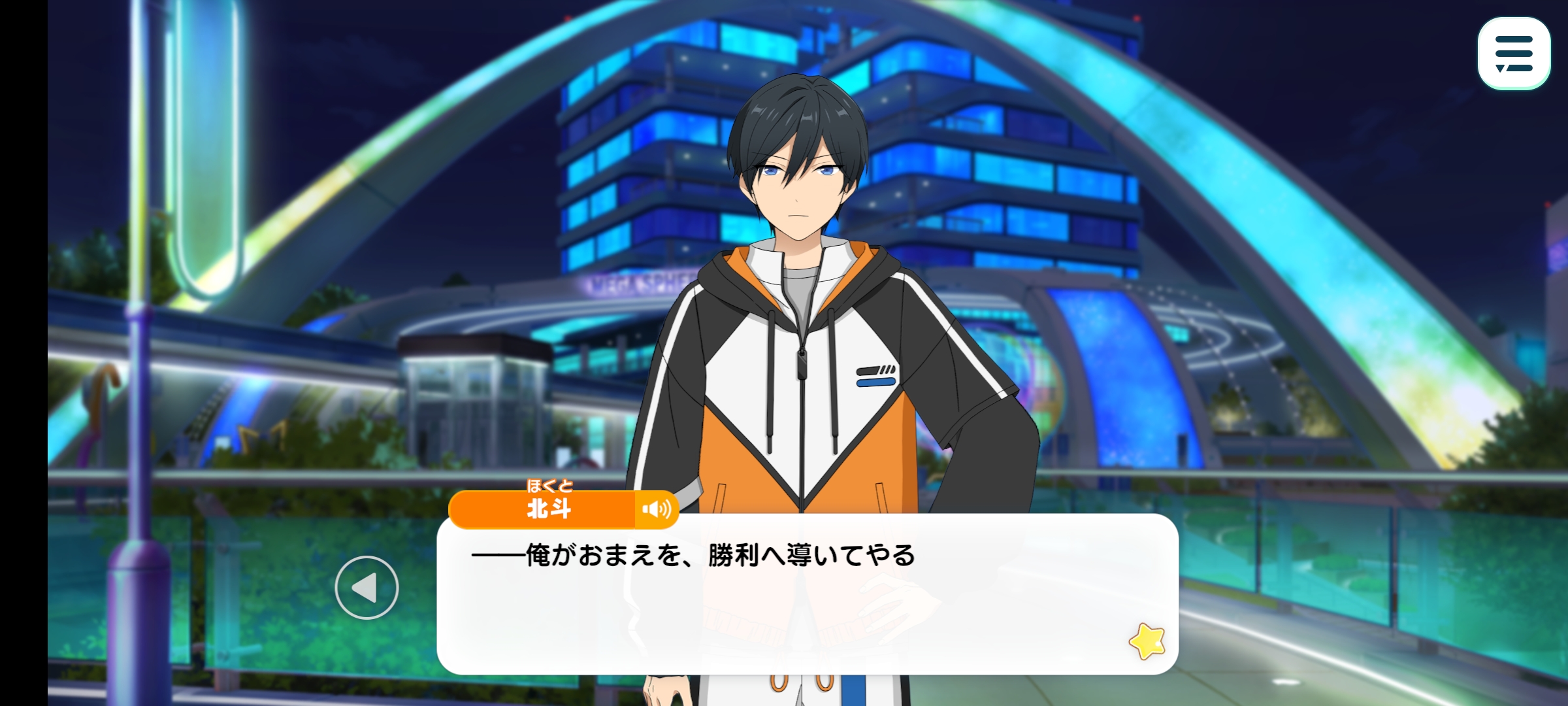Open the story menu in the corner
The width and height of the screenshot is (1568, 706).
(1513, 54)
